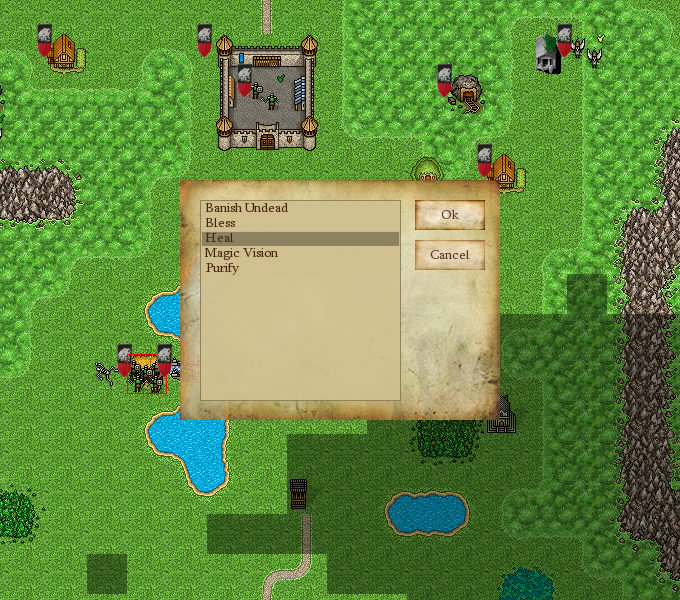Confirm the spell with Ok
680x600 pixels.
449,215
